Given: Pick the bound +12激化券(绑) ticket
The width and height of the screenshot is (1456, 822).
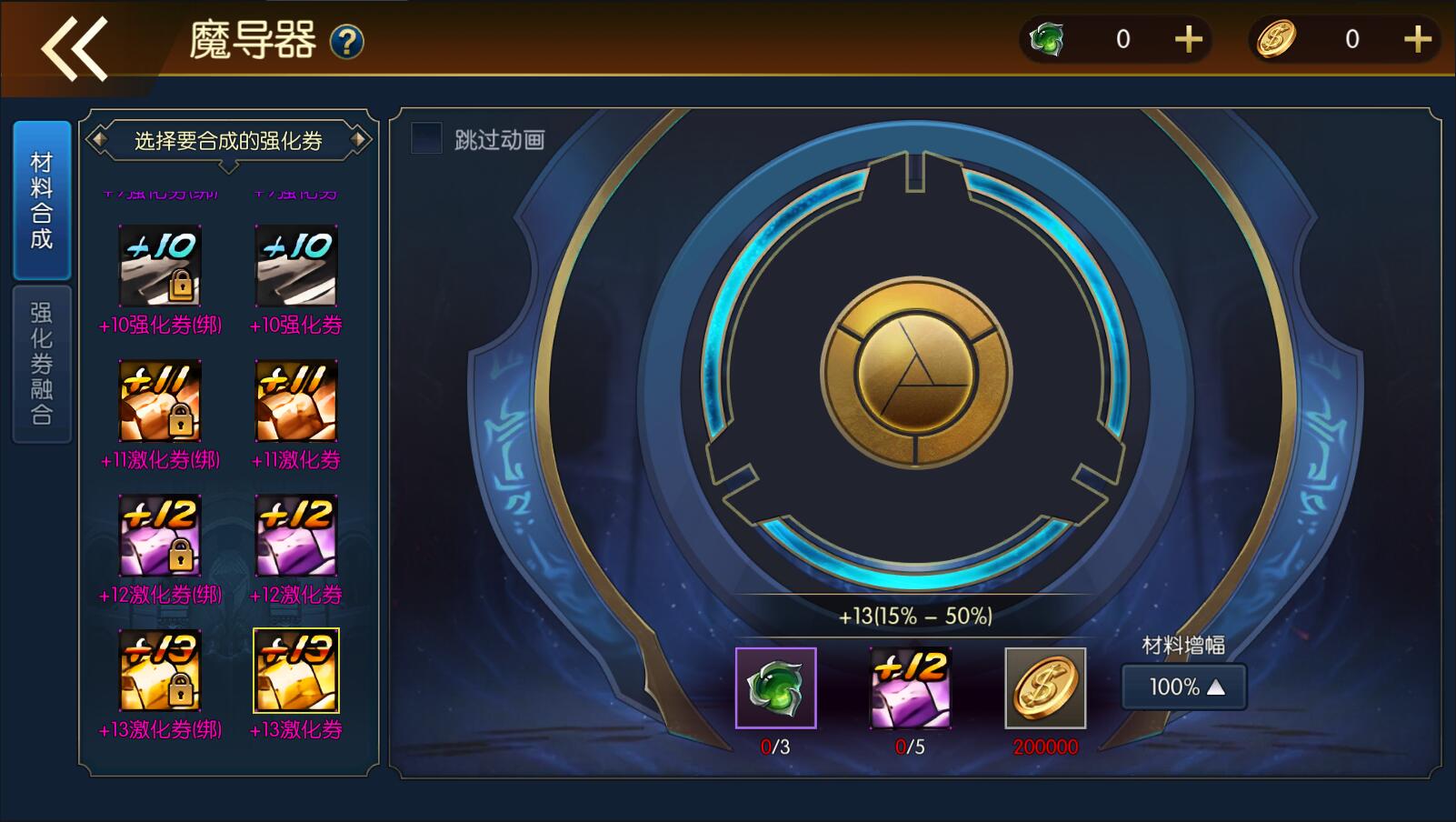Looking at the screenshot, I should pyautogui.click(x=160, y=536).
